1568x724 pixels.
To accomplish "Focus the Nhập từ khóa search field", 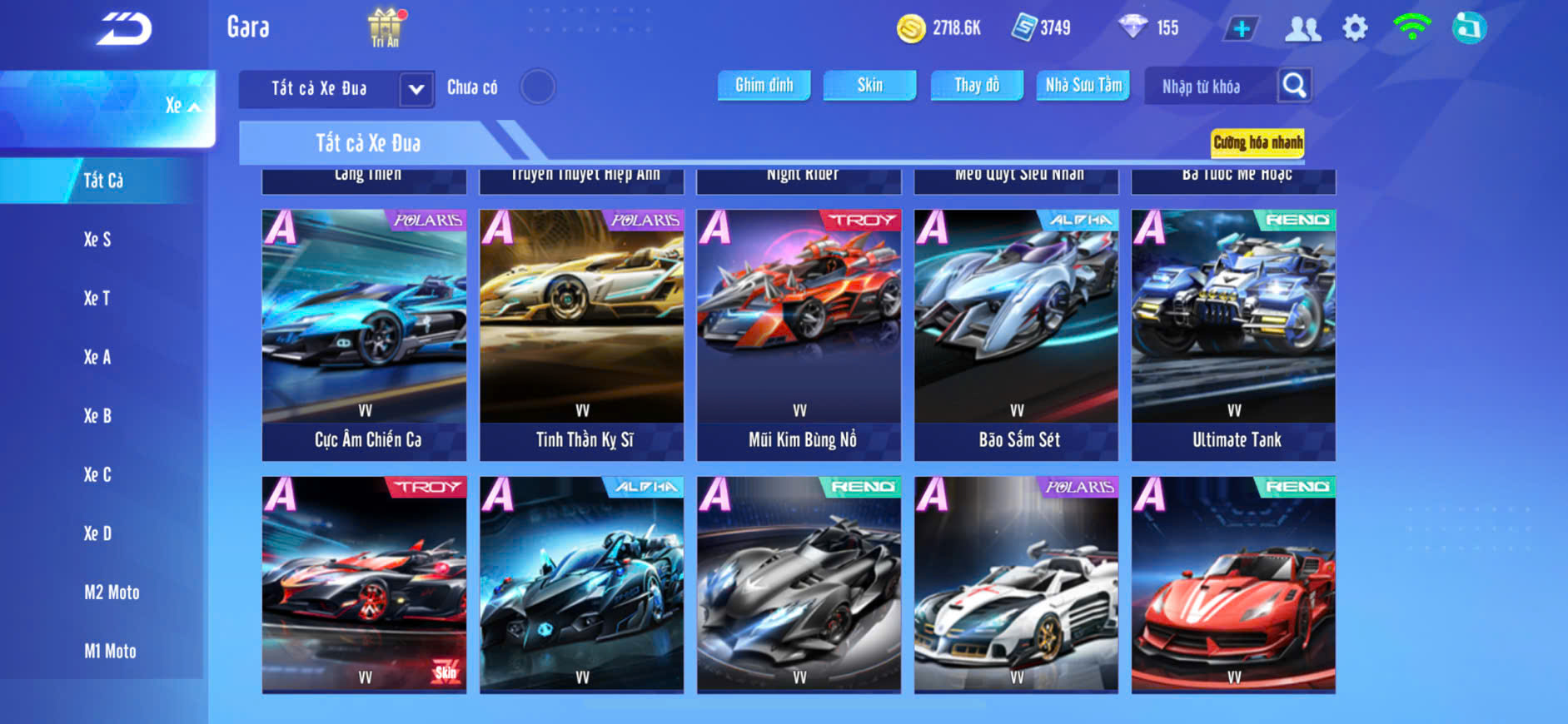I will pos(1207,87).
